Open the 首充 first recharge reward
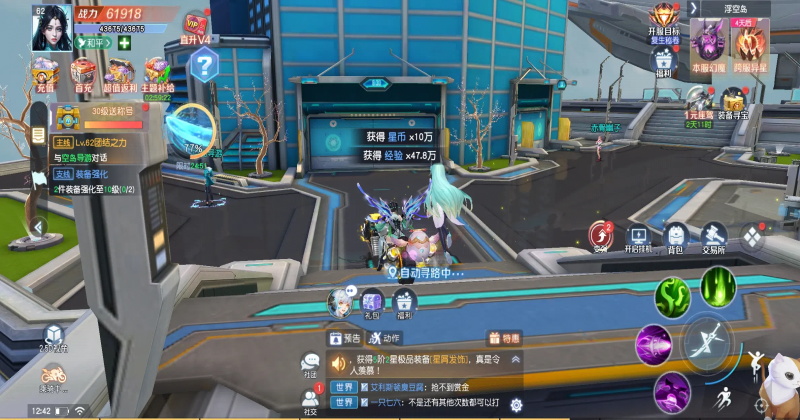The height and width of the screenshot is (420, 800). click(x=83, y=76)
